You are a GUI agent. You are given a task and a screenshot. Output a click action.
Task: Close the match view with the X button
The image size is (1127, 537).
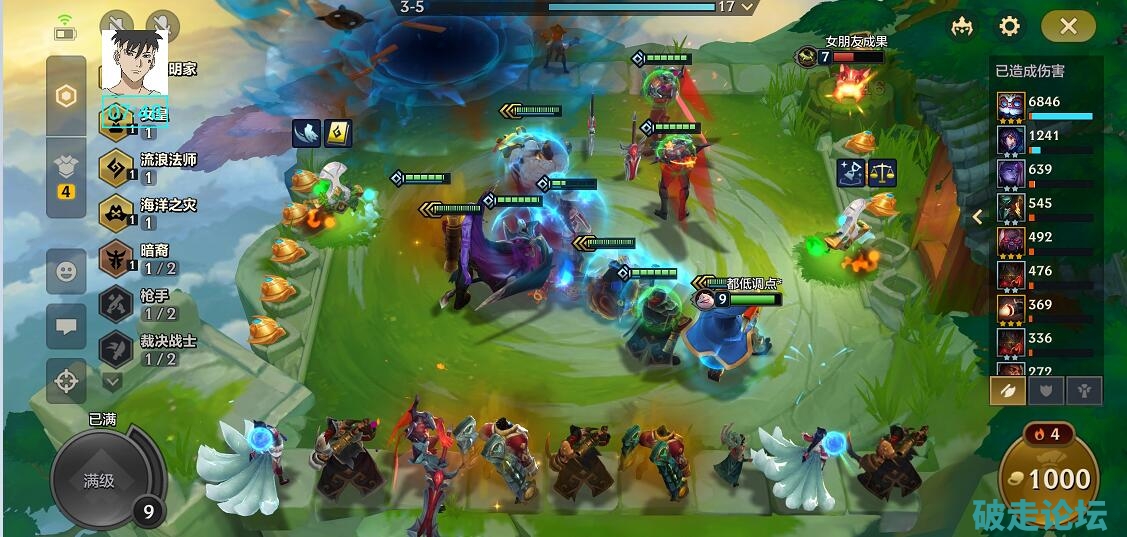1068,26
